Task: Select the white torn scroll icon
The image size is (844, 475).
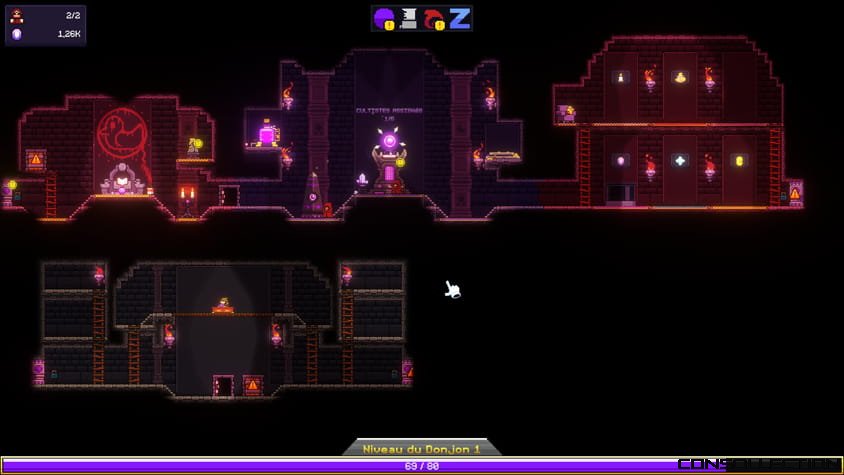Action: (409, 18)
